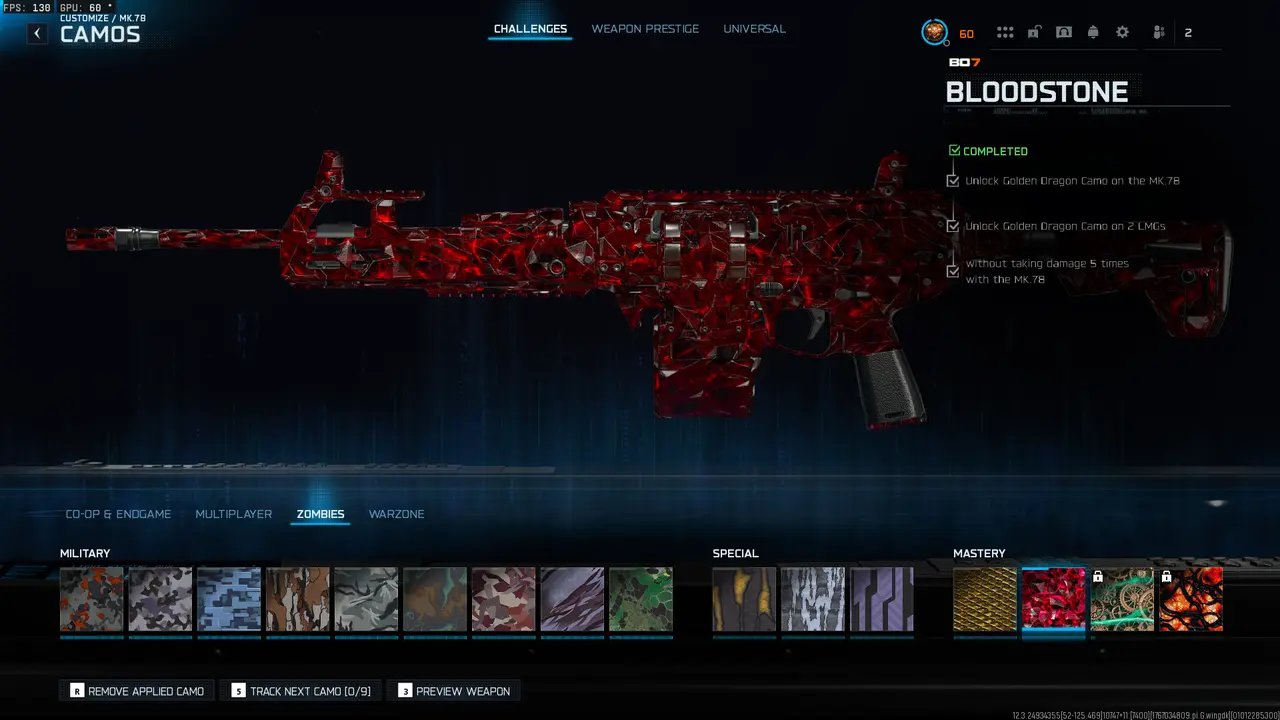
Task: Switch to the Multiplayer camo category
Action: [233, 514]
